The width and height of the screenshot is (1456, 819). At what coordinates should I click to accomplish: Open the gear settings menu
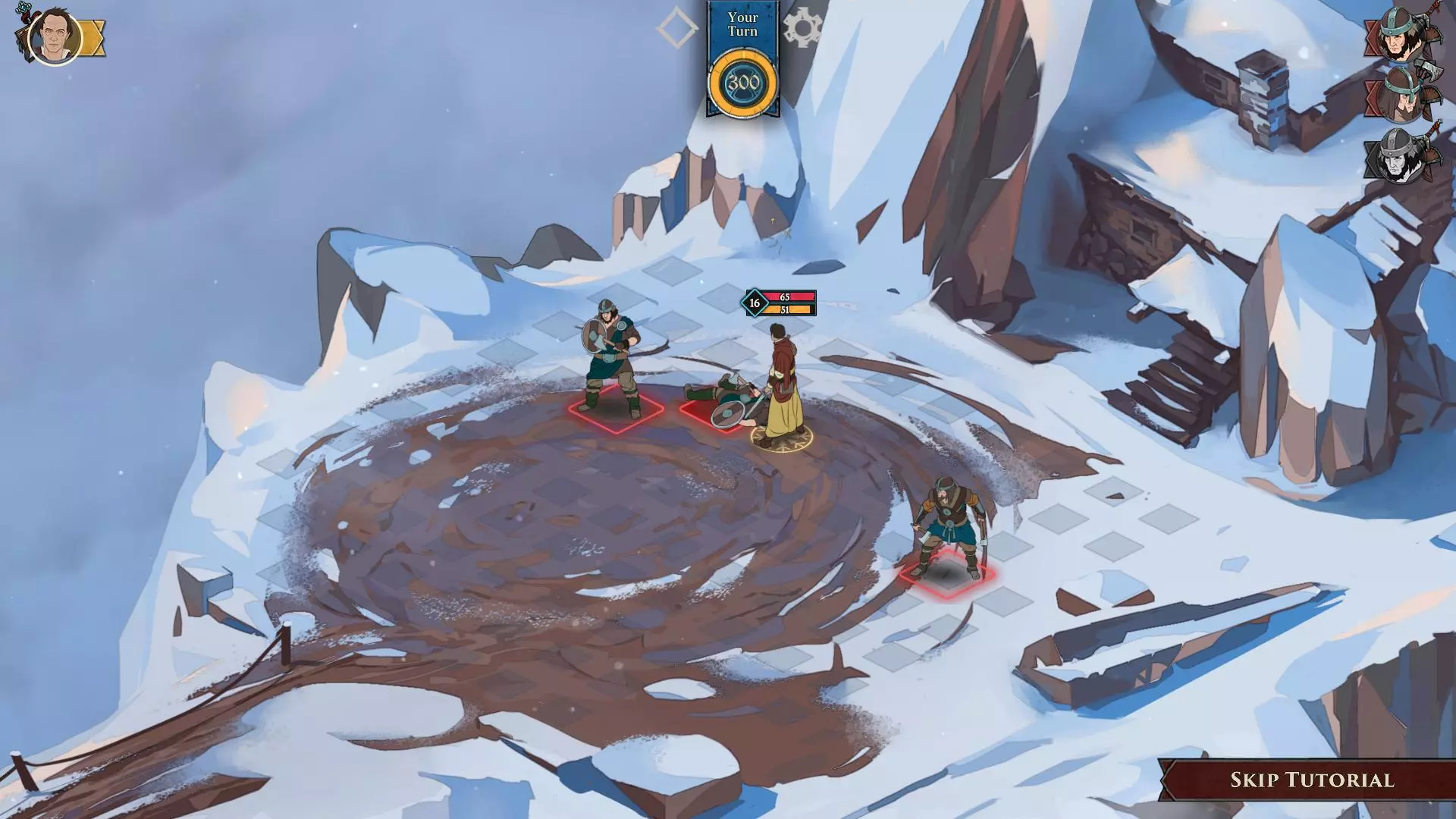pos(802,28)
